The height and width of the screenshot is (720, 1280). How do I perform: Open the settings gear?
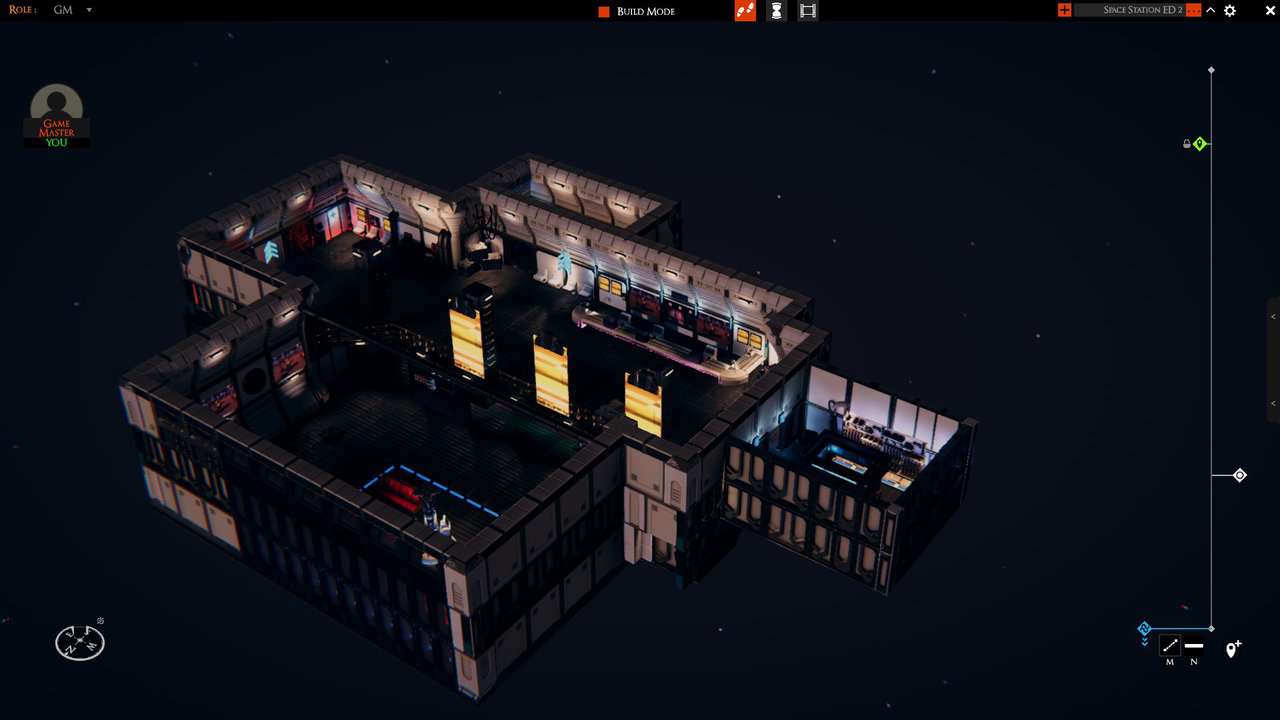[x=1230, y=10]
